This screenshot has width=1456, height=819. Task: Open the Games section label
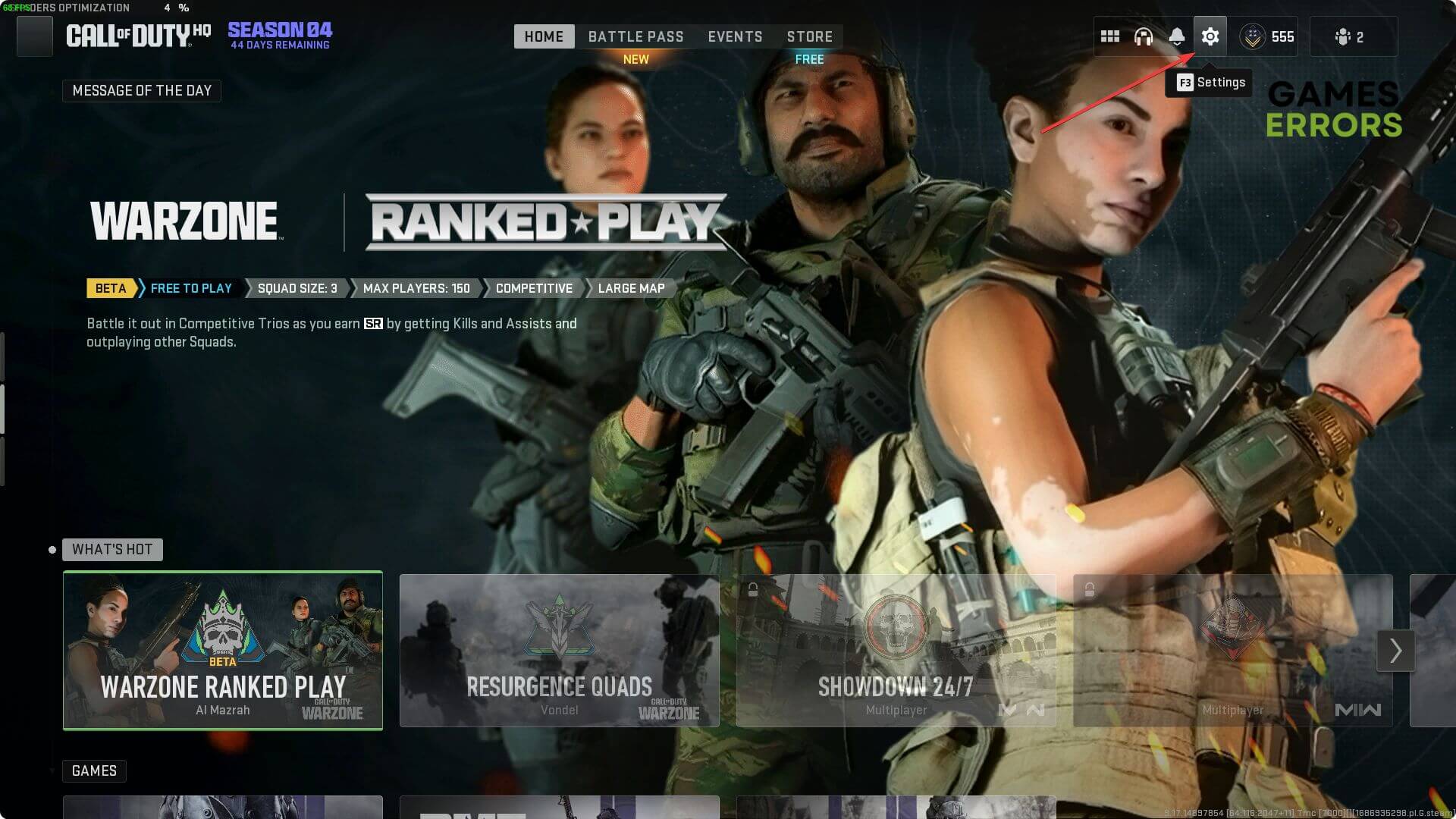click(x=94, y=770)
